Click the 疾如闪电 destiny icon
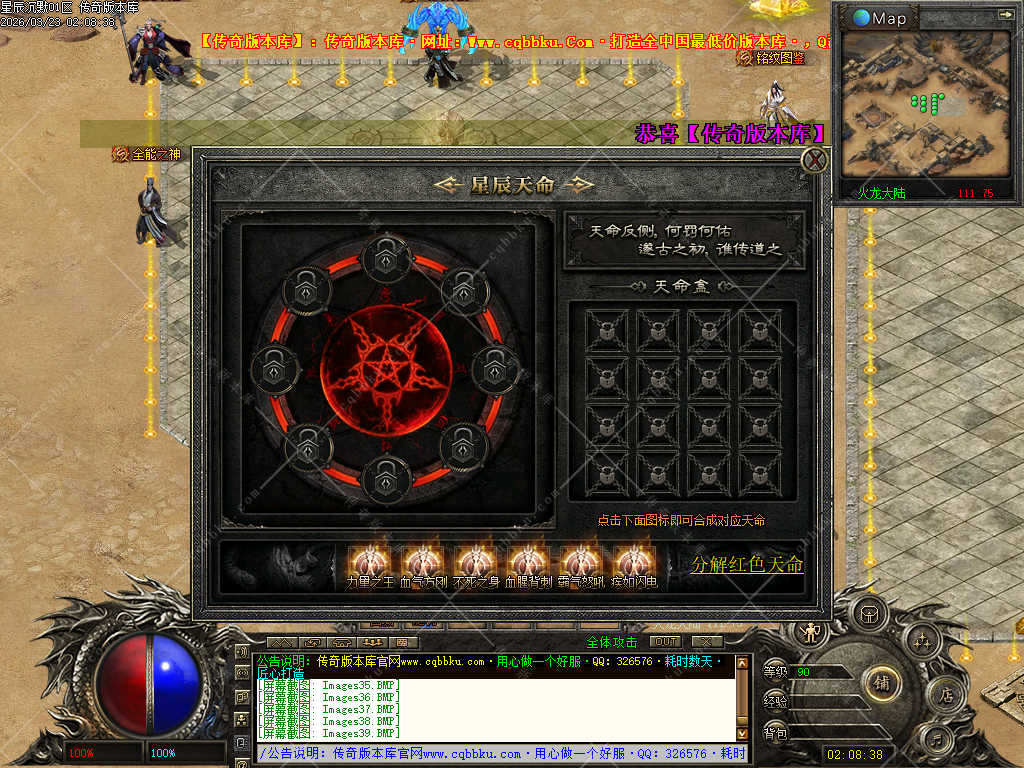This screenshot has width=1024, height=768. point(634,562)
